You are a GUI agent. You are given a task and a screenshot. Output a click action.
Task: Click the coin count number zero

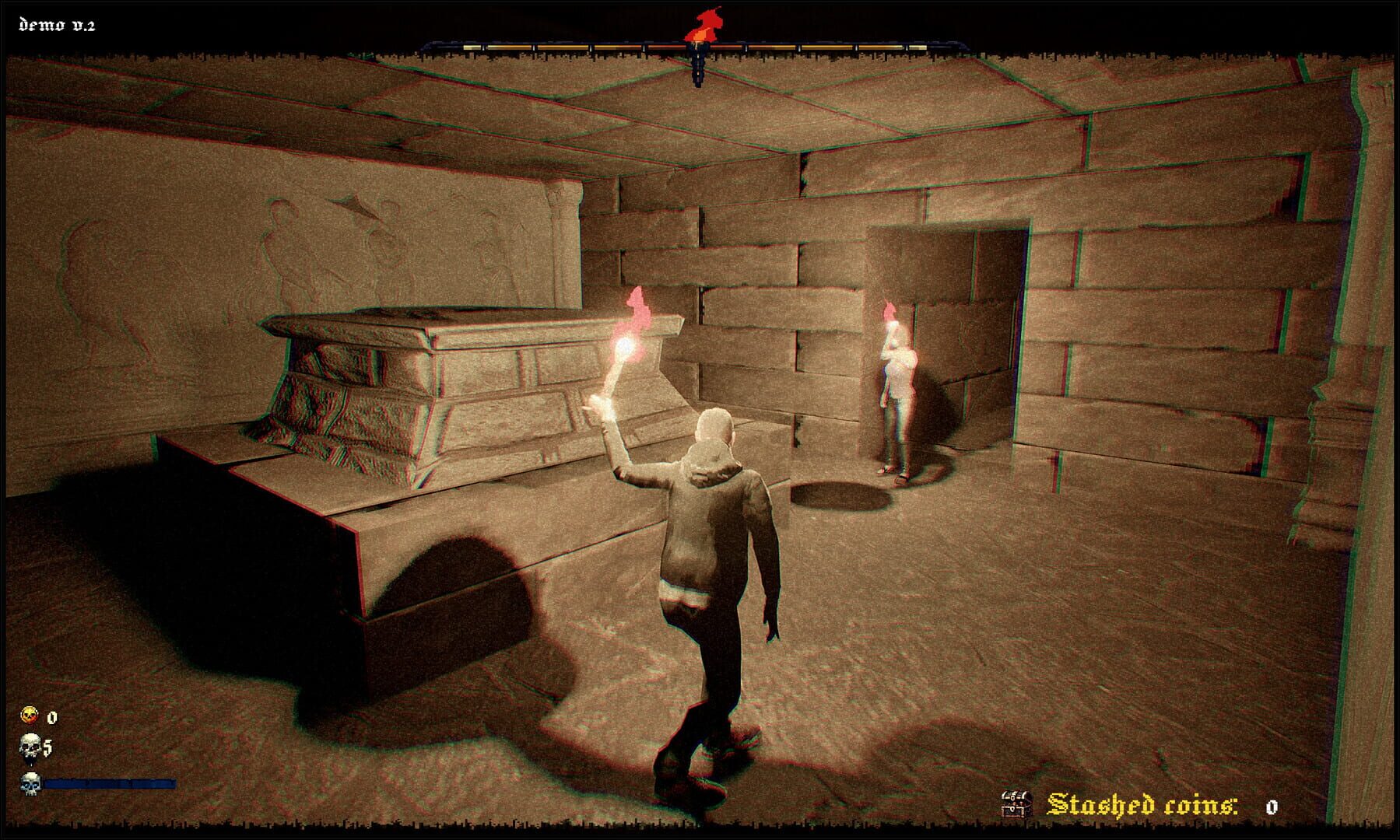click(51, 717)
